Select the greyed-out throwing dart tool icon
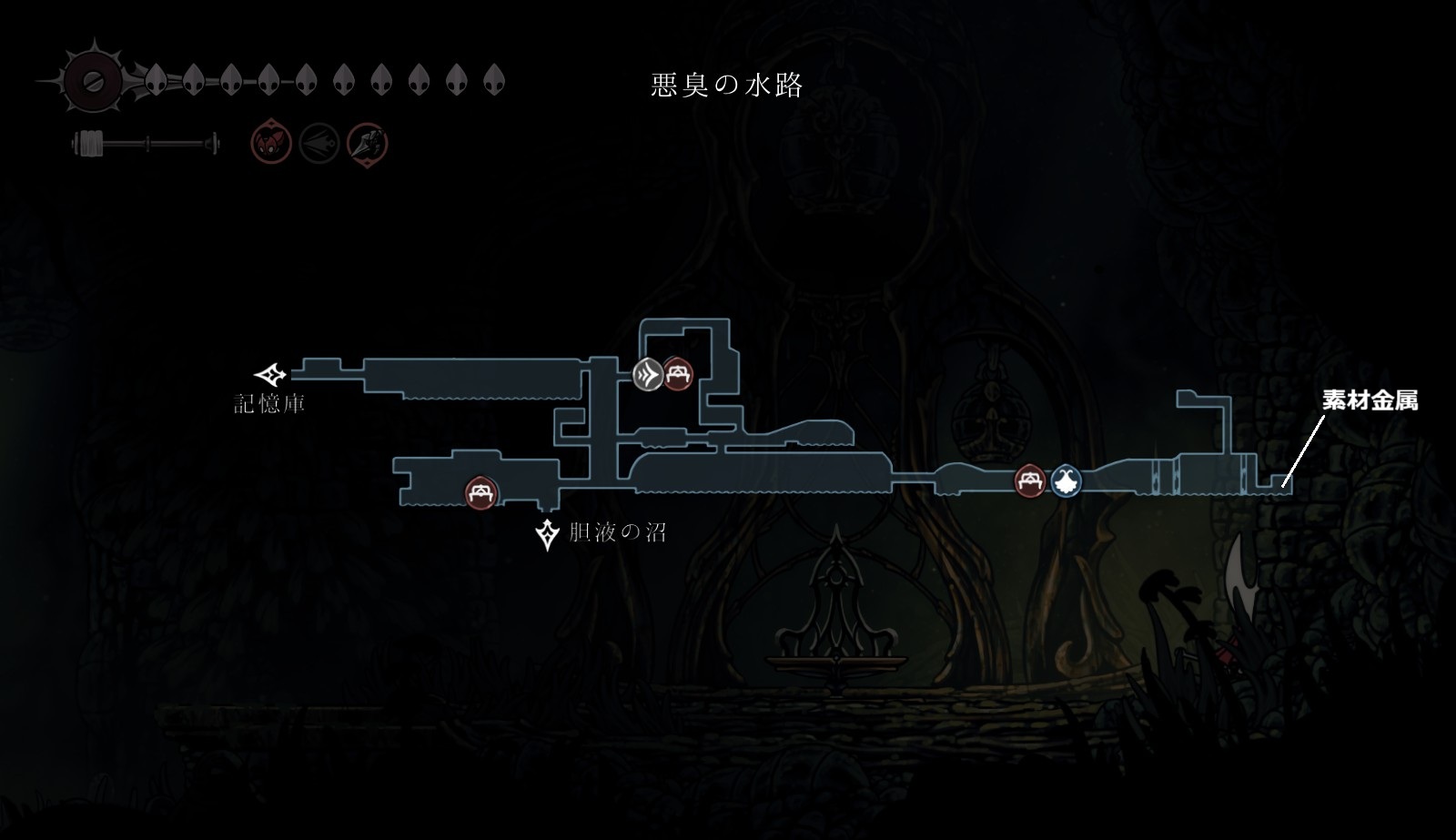 coord(319,144)
